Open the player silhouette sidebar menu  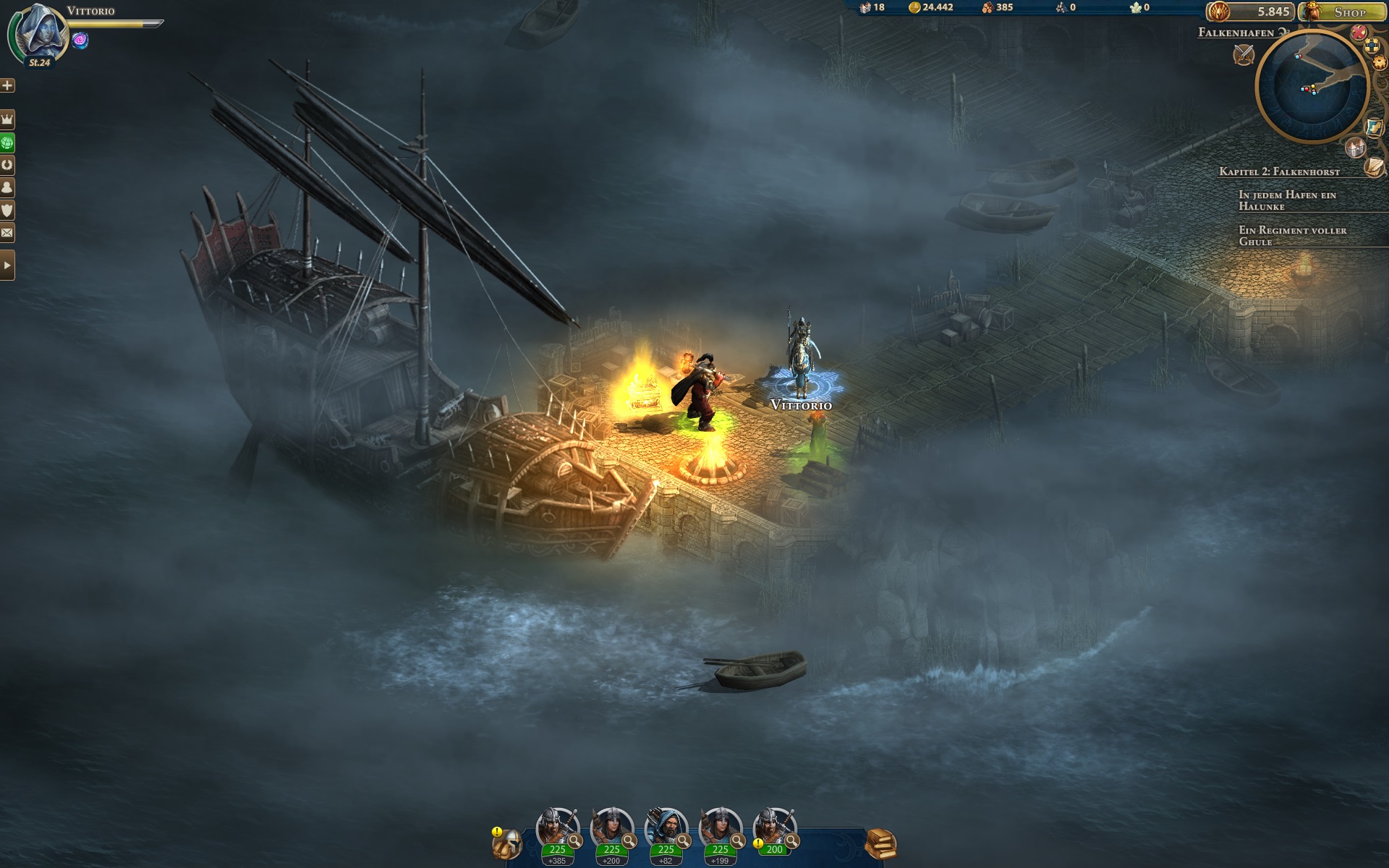pyautogui.click(x=7, y=187)
